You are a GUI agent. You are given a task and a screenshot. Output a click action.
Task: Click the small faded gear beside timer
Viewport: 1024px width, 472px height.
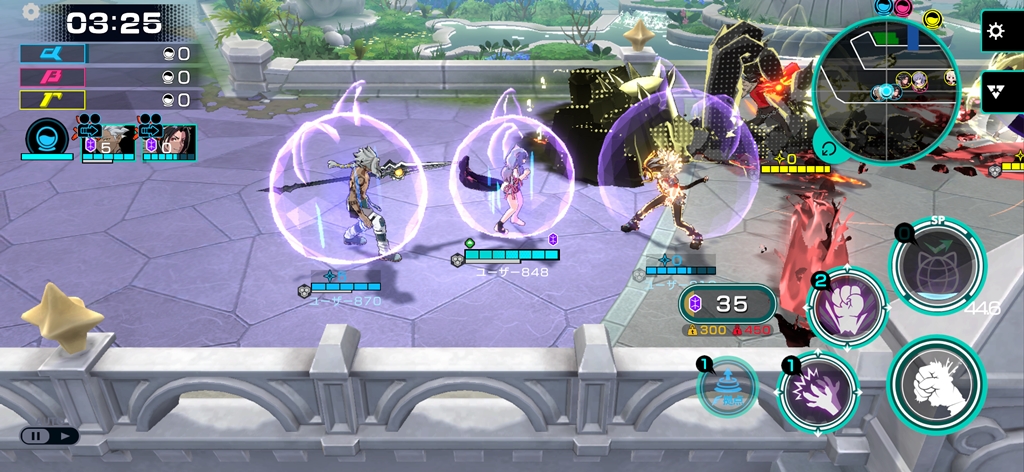30,12
